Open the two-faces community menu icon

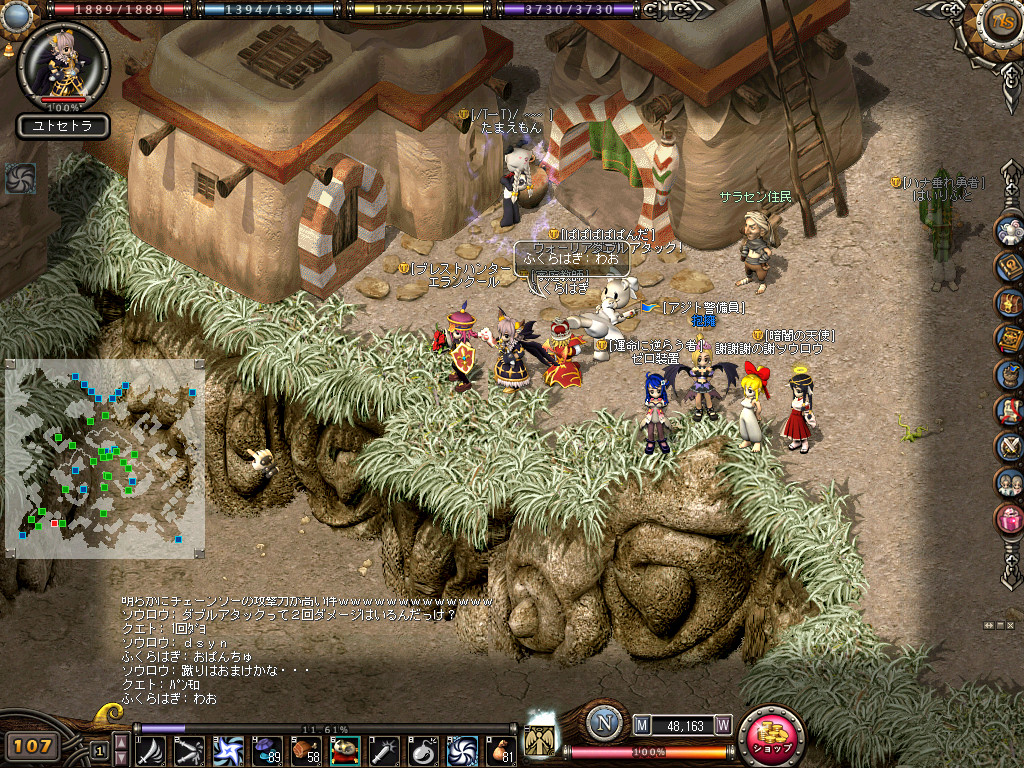[1009, 483]
